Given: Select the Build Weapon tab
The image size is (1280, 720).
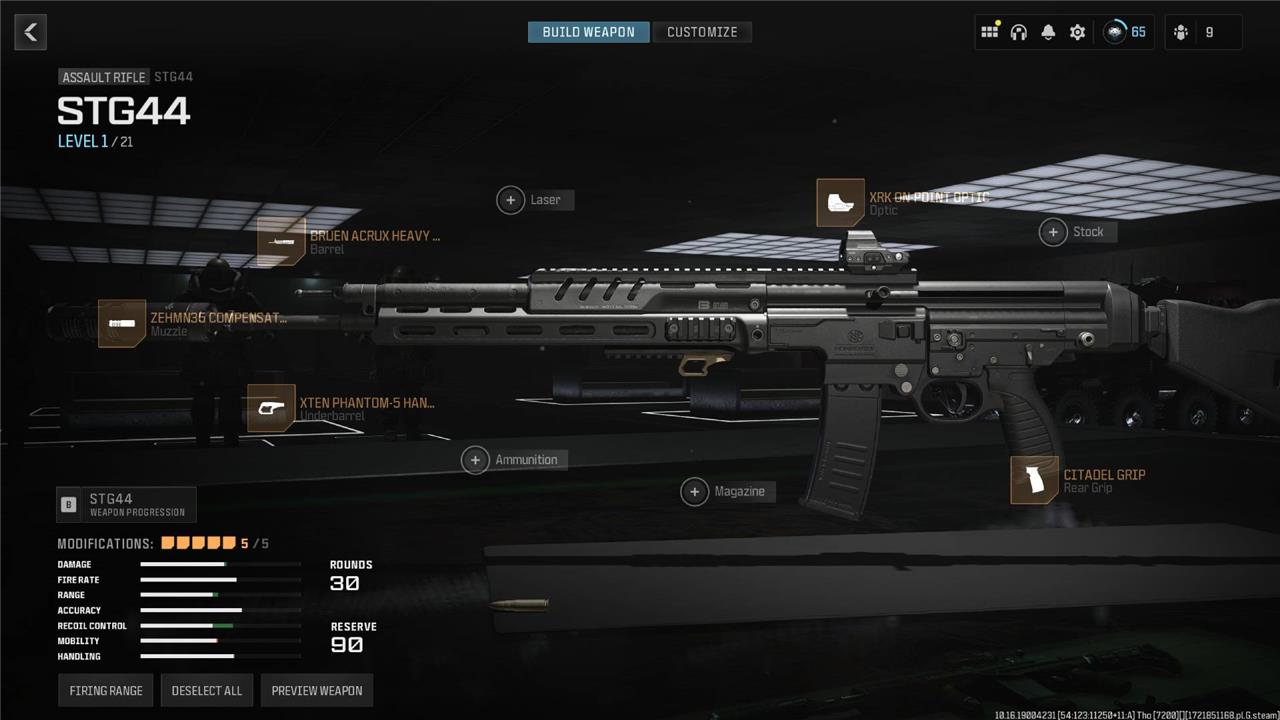Looking at the screenshot, I should 588,32.
